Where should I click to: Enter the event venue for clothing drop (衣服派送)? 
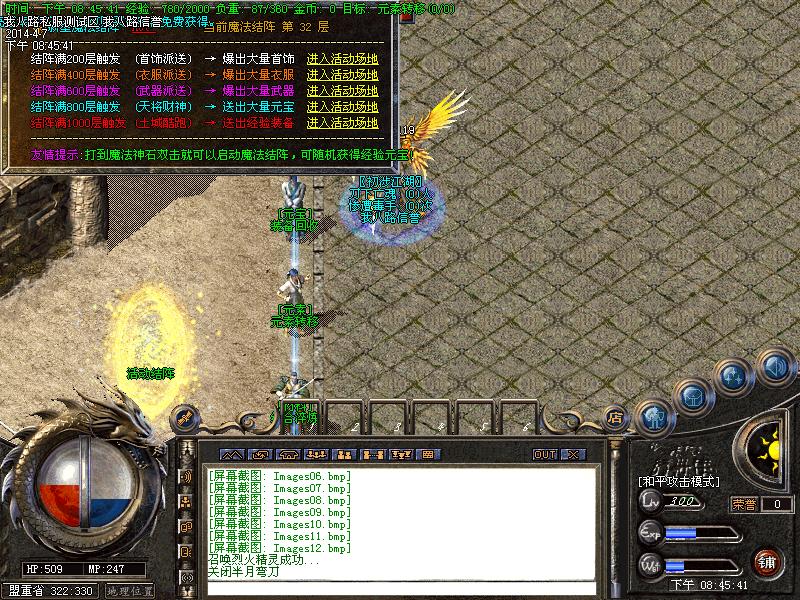[342, 75]
